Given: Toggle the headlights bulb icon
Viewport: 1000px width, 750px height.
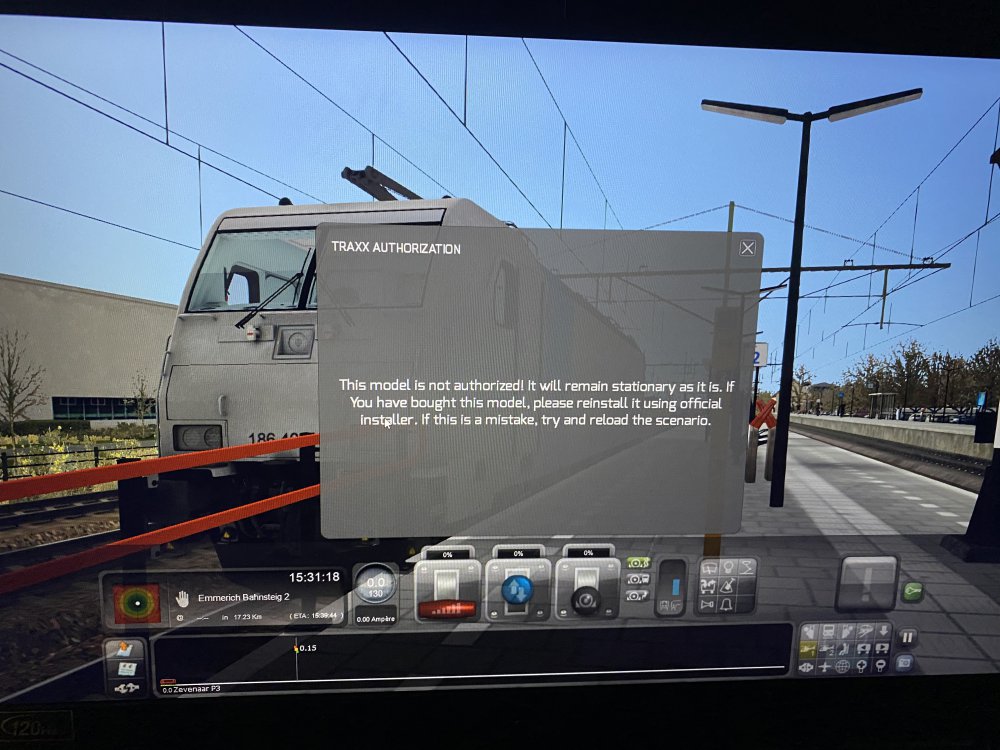Looking at the screenshot, I should [727, 568].
